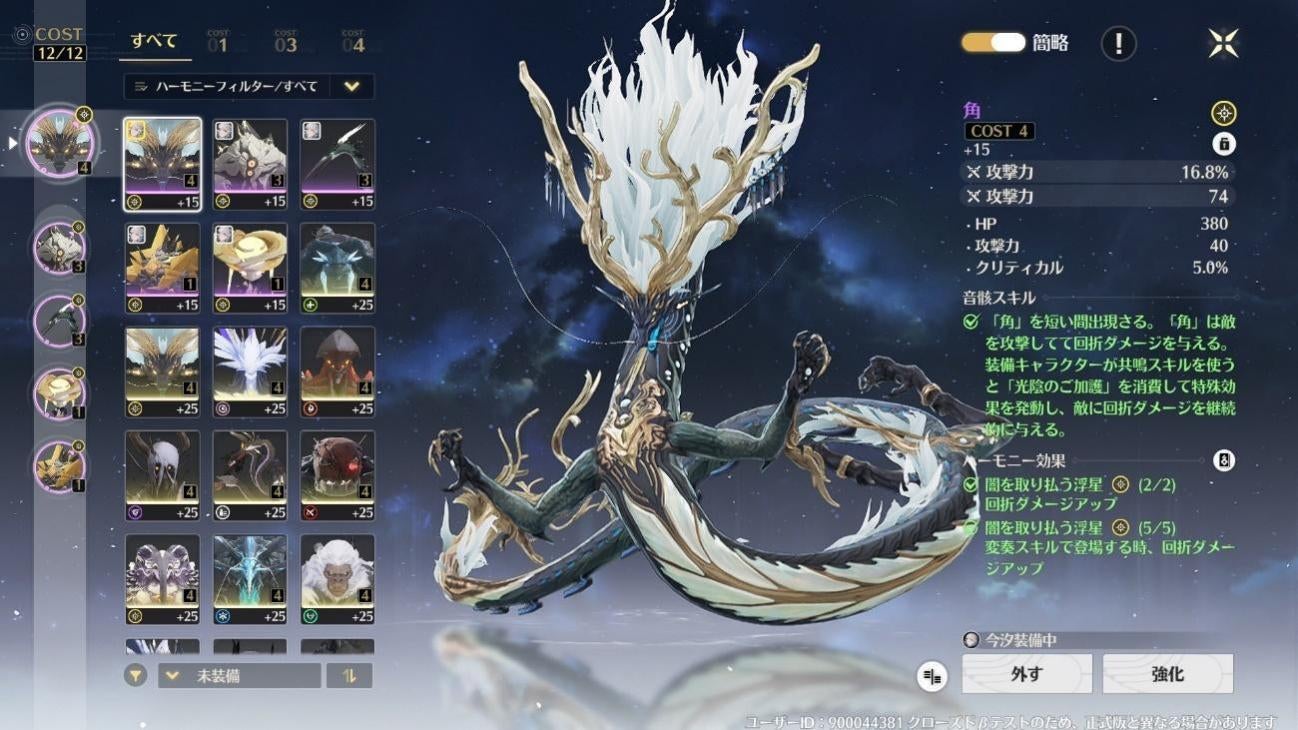Select the COST 1 filter tab
1298x730 pixels.
(218, 42)
